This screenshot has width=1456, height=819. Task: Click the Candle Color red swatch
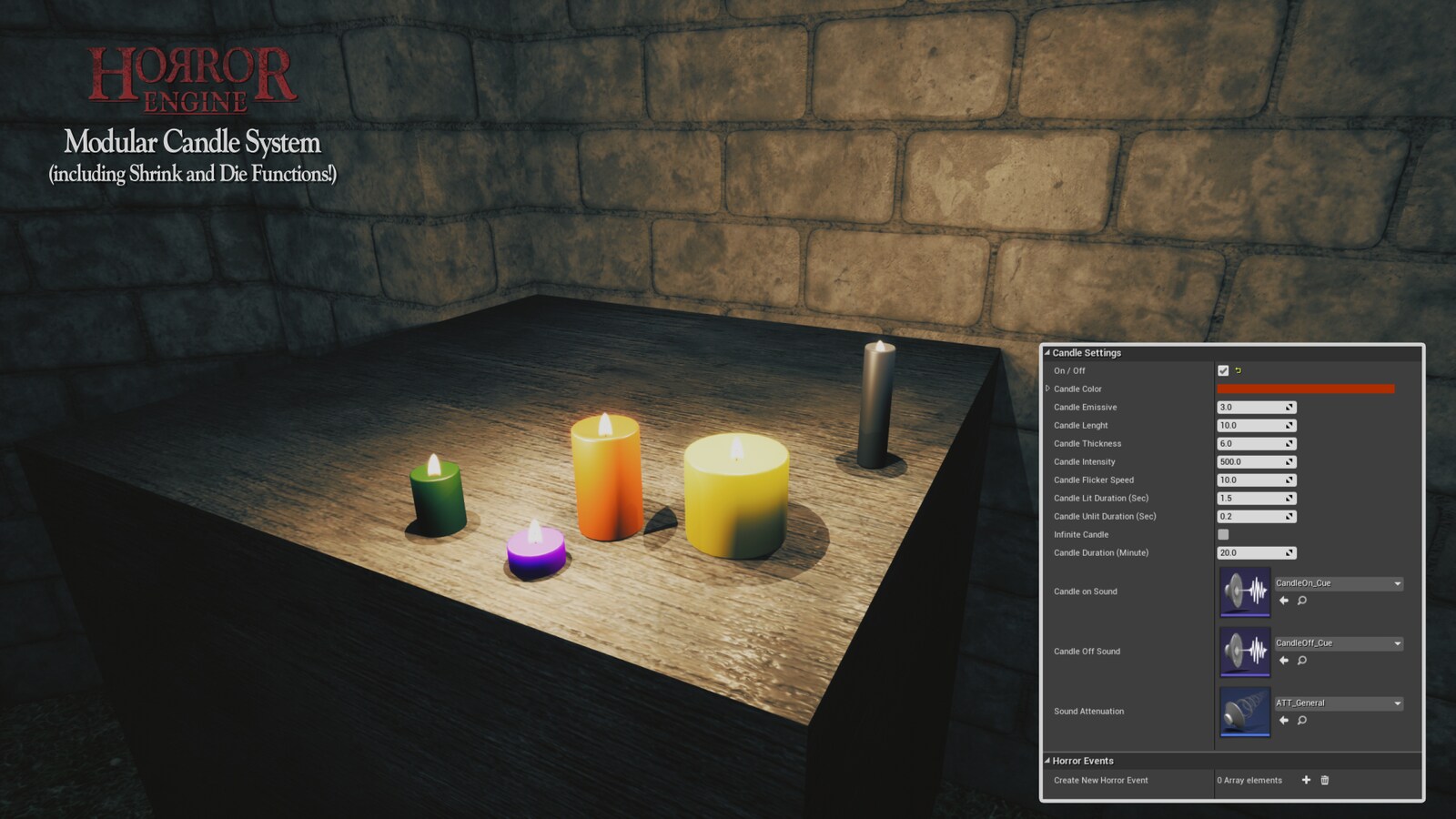[x=1306, y=388]
